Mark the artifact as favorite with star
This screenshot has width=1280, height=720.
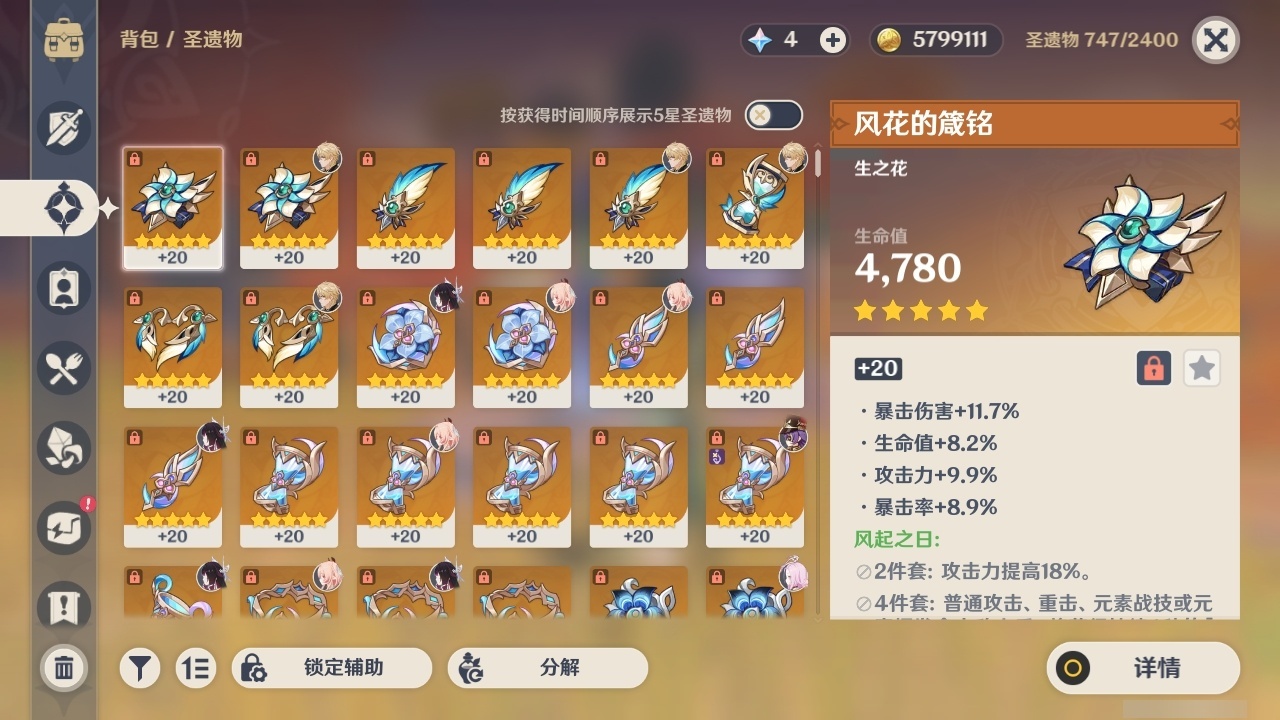[1201, 368]
